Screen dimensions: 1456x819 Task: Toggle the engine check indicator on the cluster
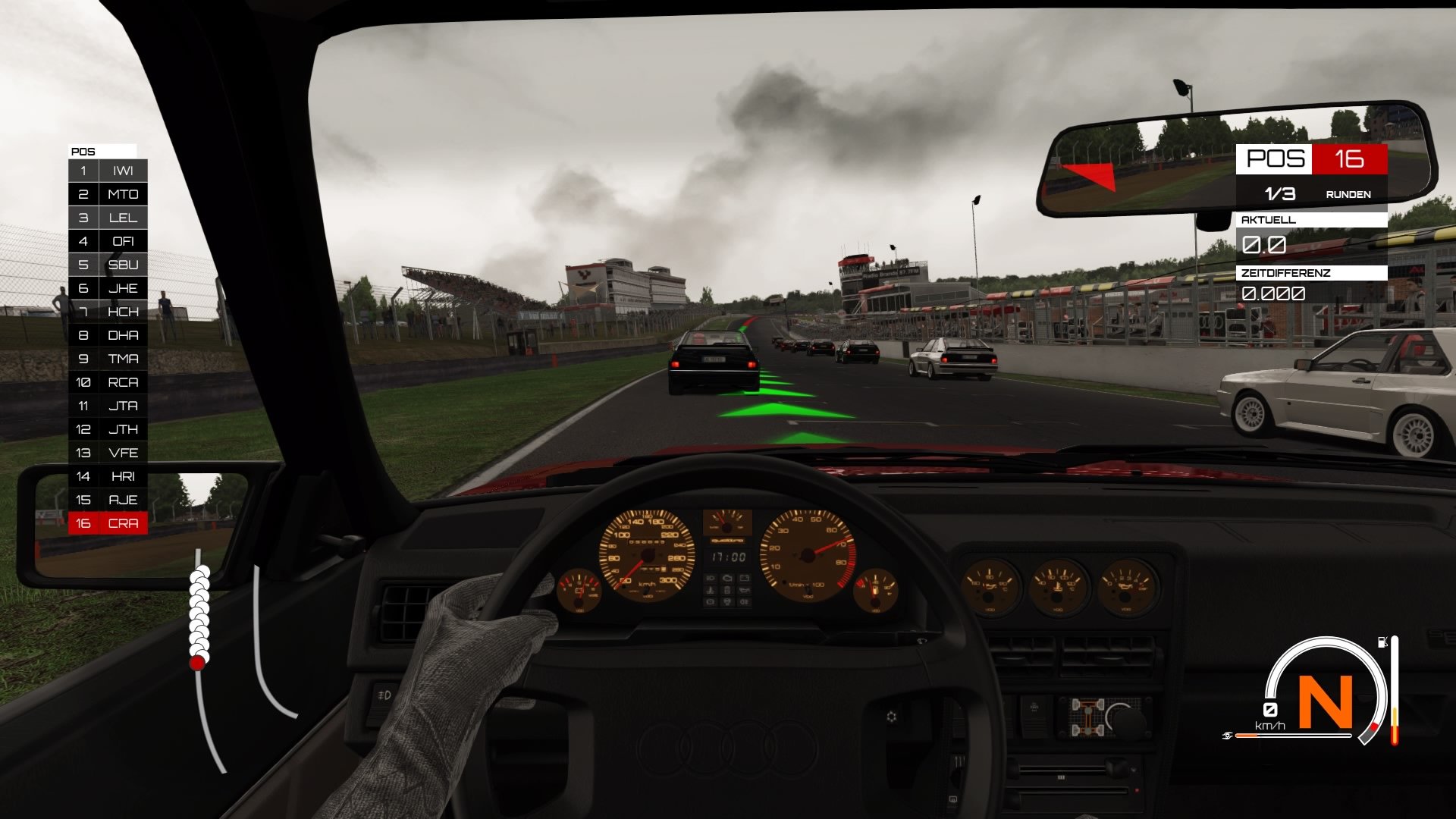[x=727, y=602]
